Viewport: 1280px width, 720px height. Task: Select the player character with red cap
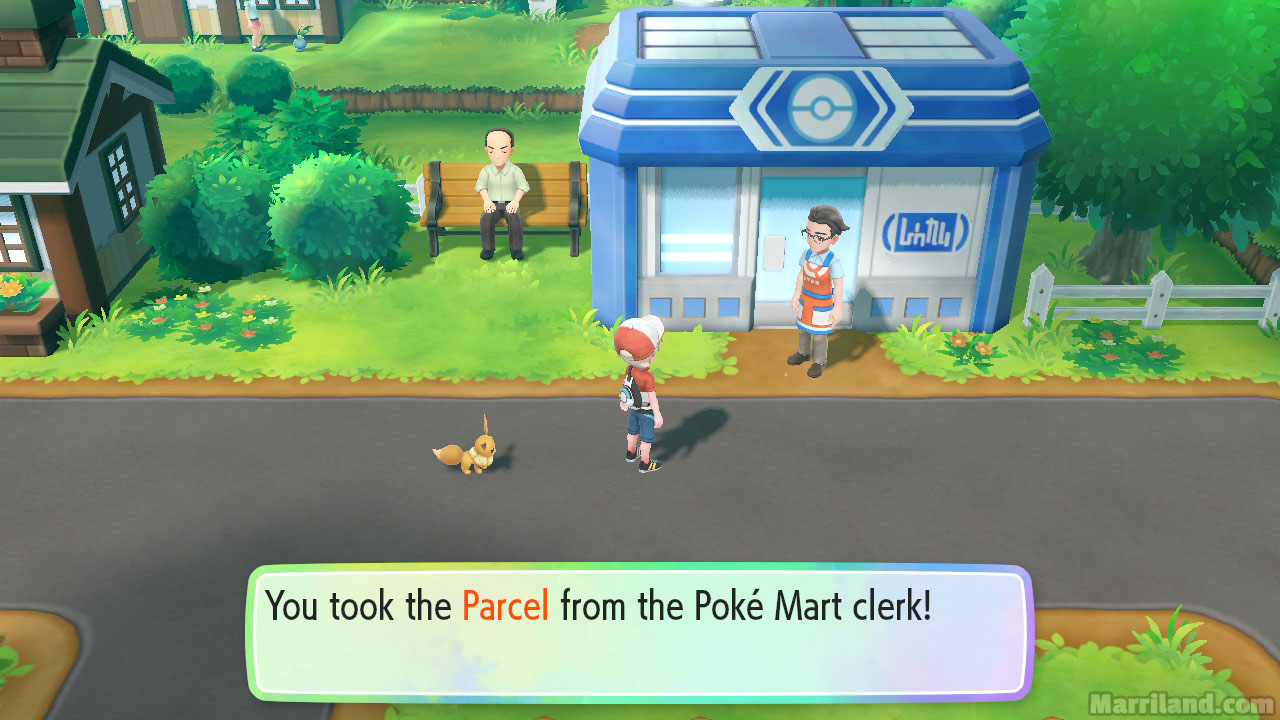click(x=640, y=390)
